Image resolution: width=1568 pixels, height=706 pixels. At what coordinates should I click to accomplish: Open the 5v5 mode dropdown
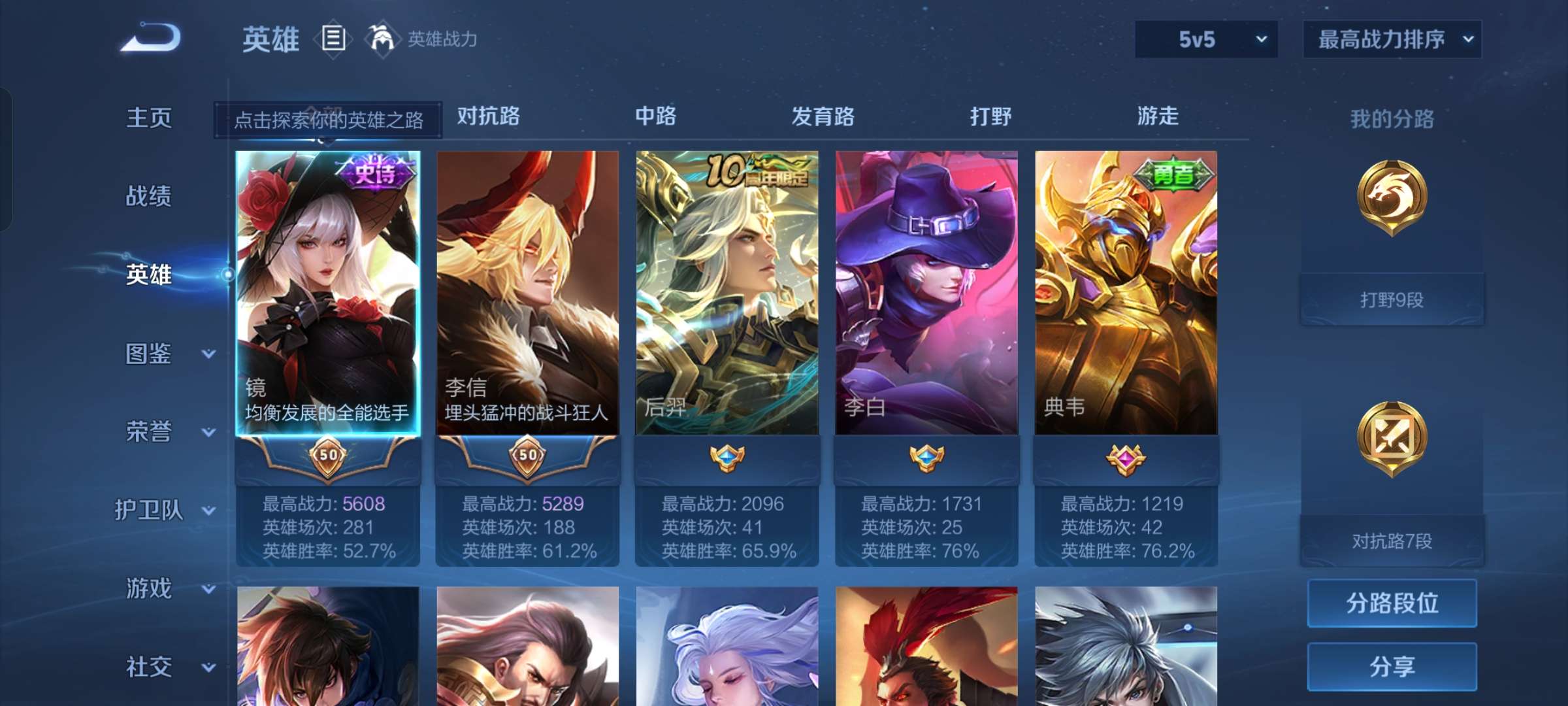tap(1205, 39)
